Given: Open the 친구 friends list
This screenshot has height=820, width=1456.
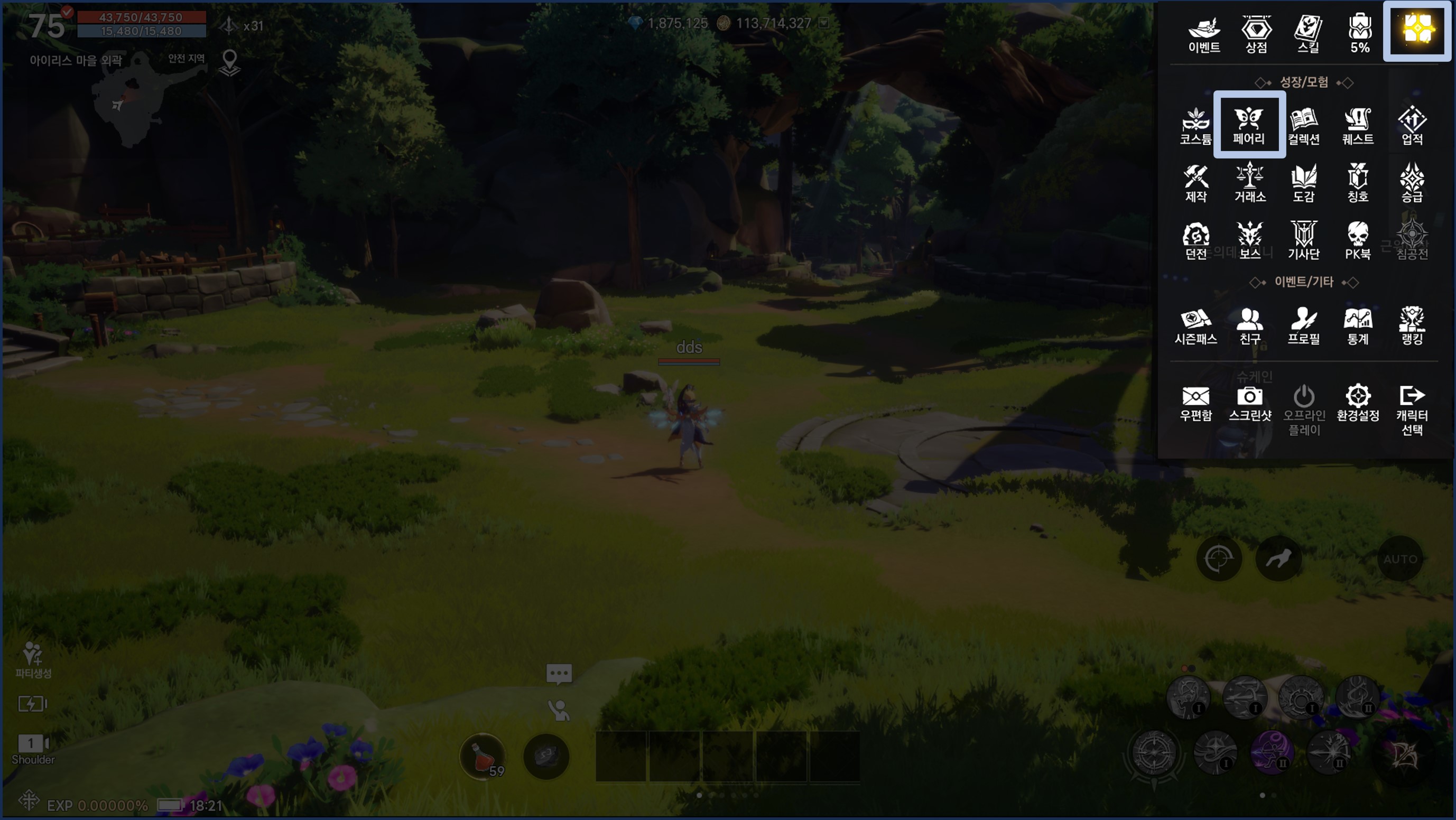Looking at the screenshot, I should pyautogui.click(x=1250, y=325).
